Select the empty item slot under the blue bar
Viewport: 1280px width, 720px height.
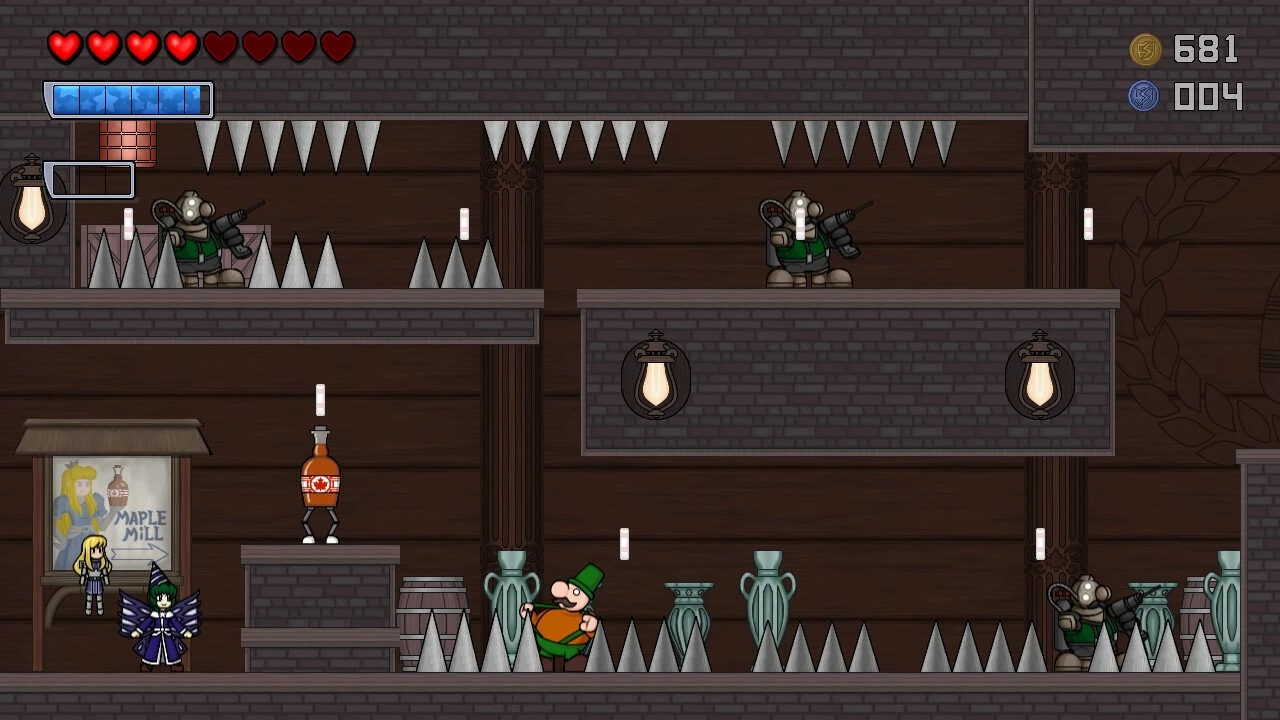pos(90,181)
